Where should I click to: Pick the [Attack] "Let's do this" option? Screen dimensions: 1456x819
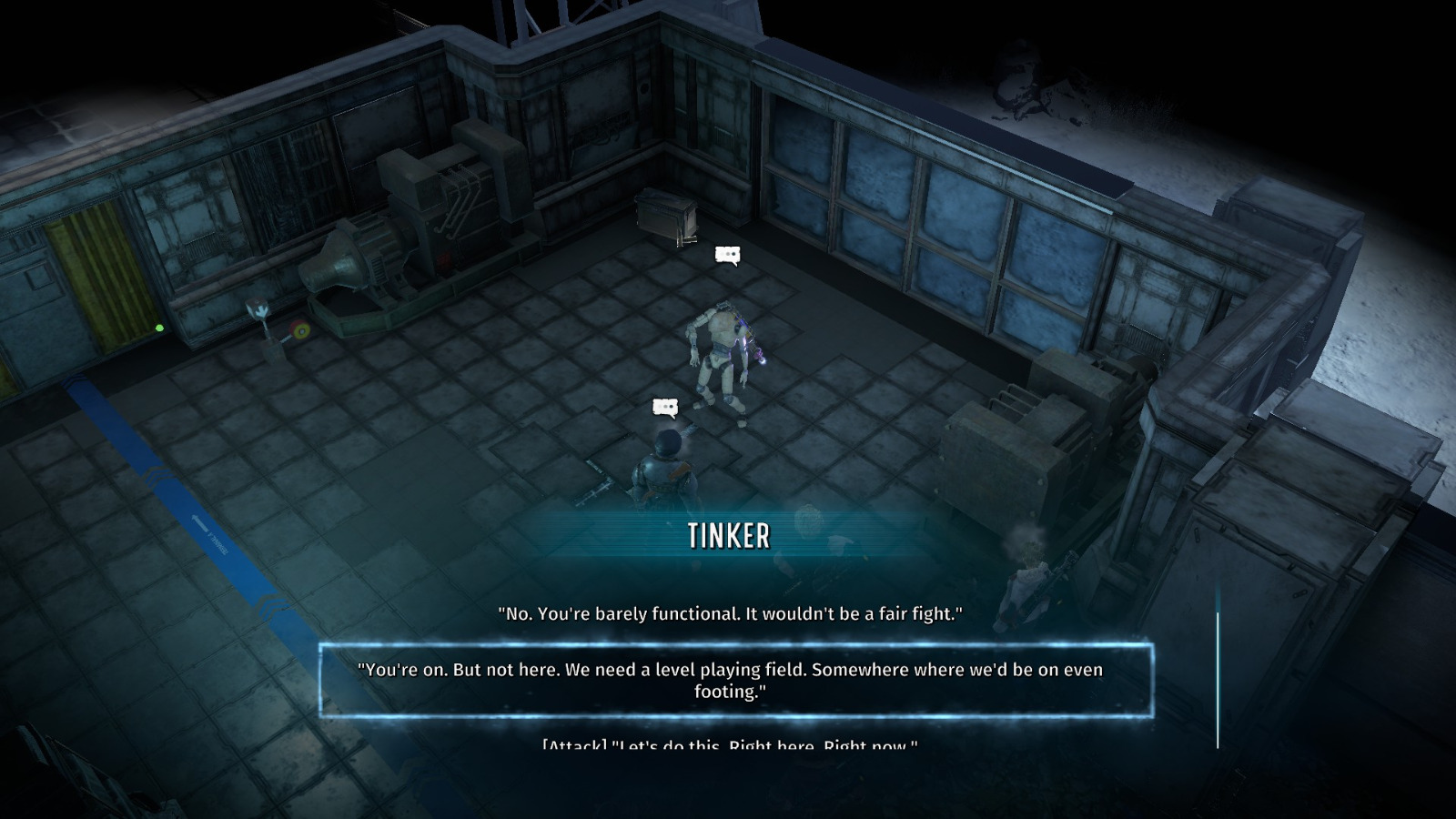pos(729,746)
